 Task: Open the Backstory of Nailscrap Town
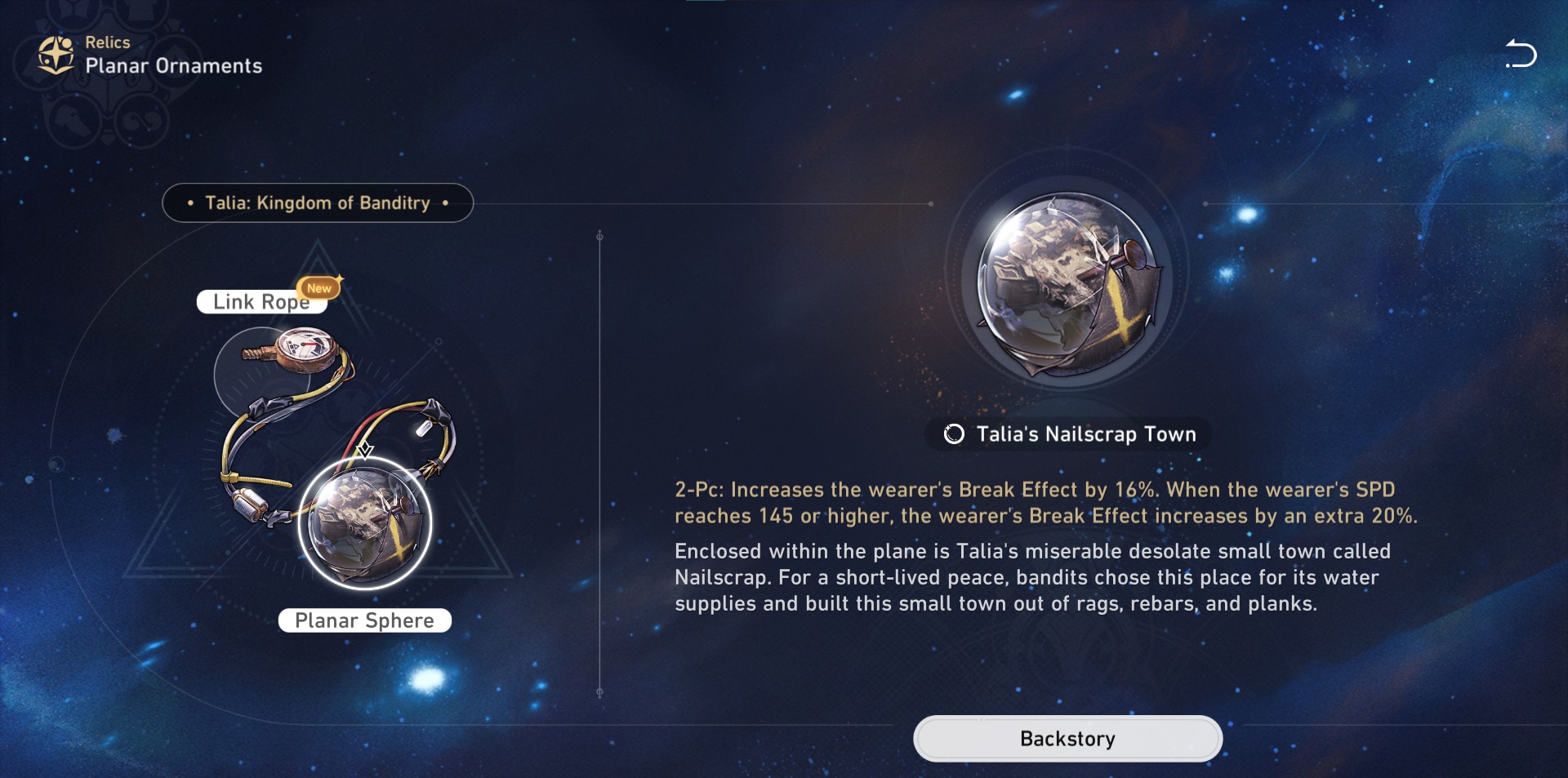(1067, 739)
